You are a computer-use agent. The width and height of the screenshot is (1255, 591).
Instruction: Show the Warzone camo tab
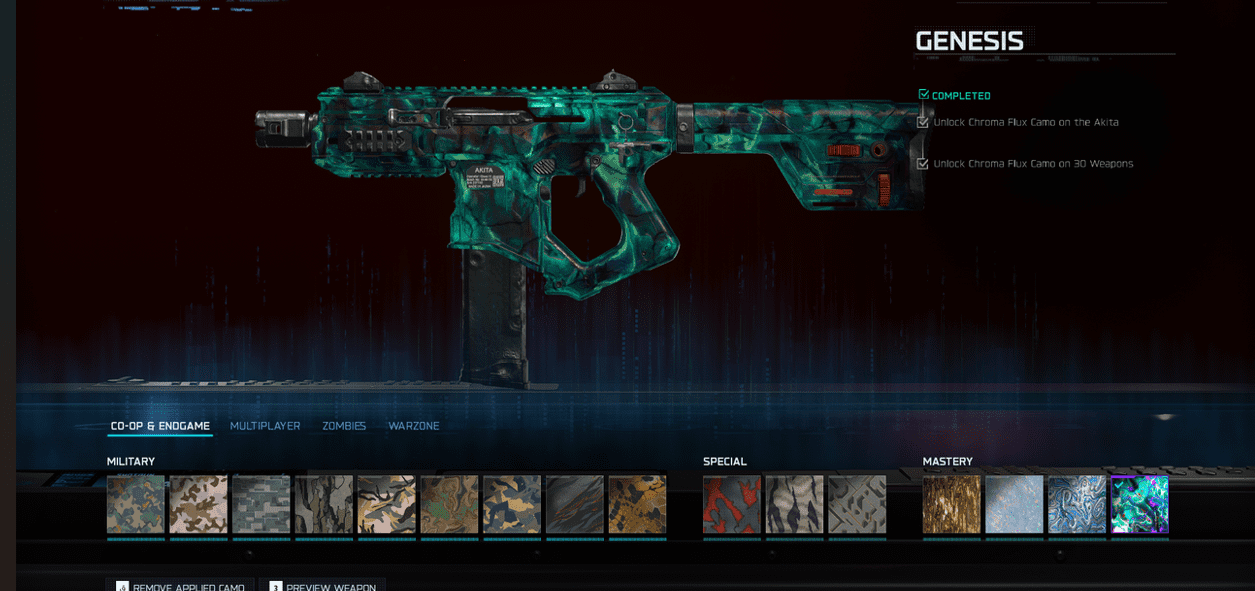click(414, 426)
